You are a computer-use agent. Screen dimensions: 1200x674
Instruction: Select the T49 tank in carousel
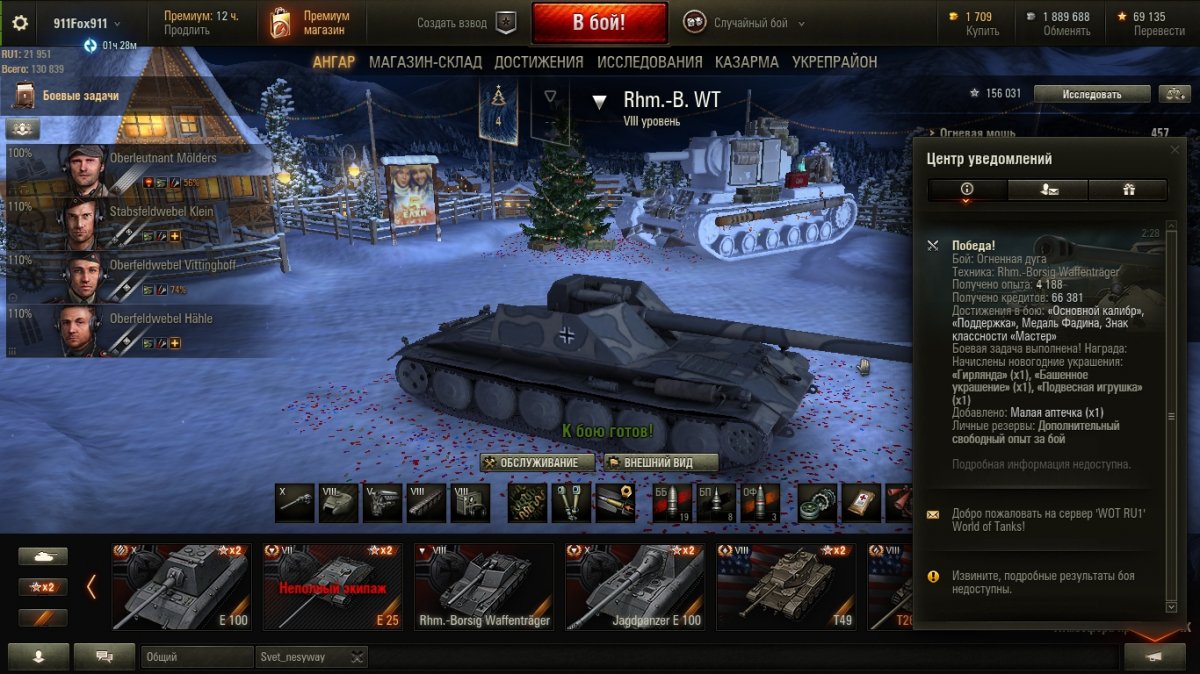[x=785, y=587]
